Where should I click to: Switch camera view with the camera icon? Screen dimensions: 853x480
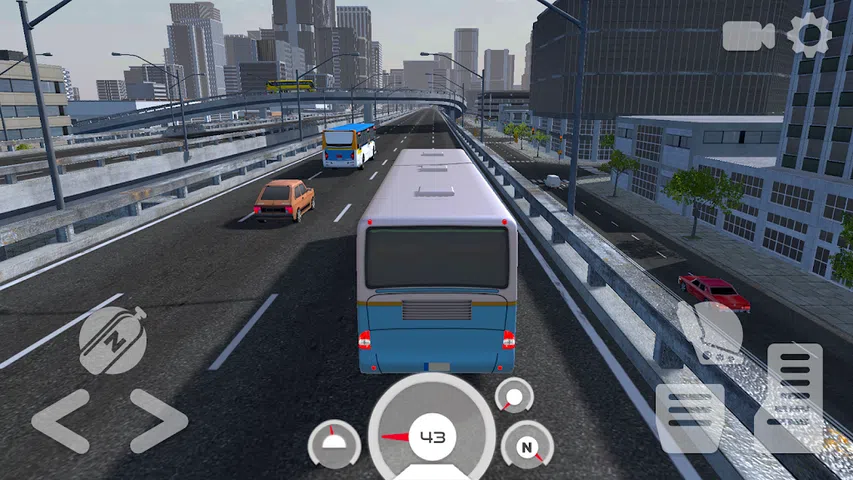pos(749,35)
